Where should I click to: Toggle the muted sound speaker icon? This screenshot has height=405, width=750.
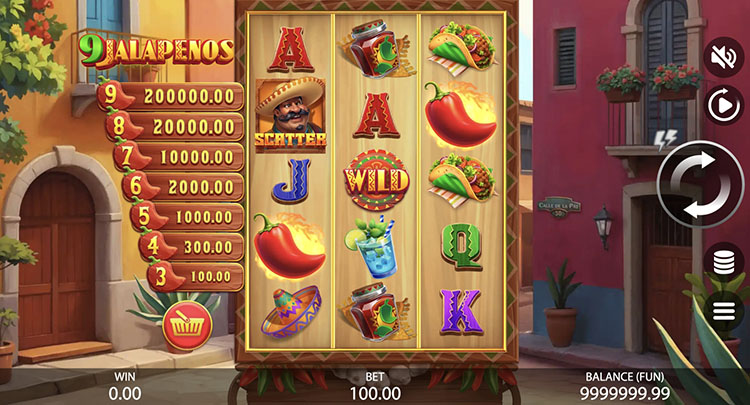pyautogui.click(x=724, y=57)
